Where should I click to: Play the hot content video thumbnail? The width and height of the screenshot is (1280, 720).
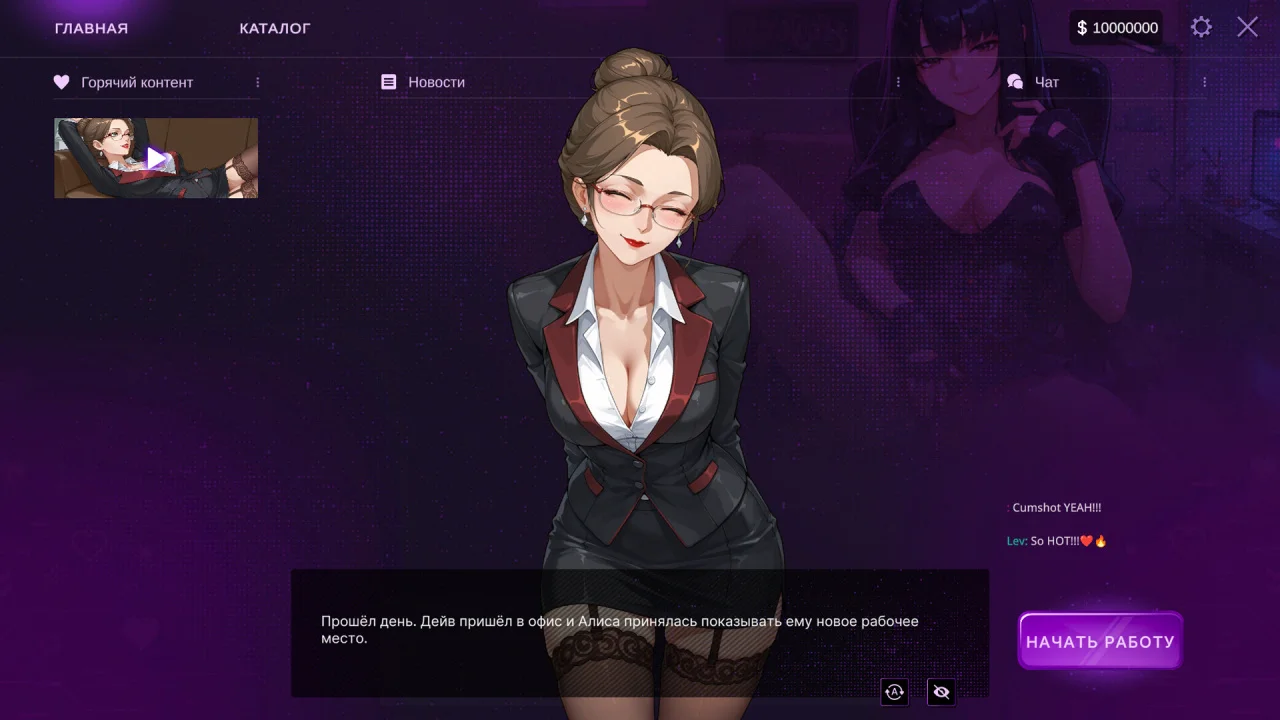[x=156, y=158]
